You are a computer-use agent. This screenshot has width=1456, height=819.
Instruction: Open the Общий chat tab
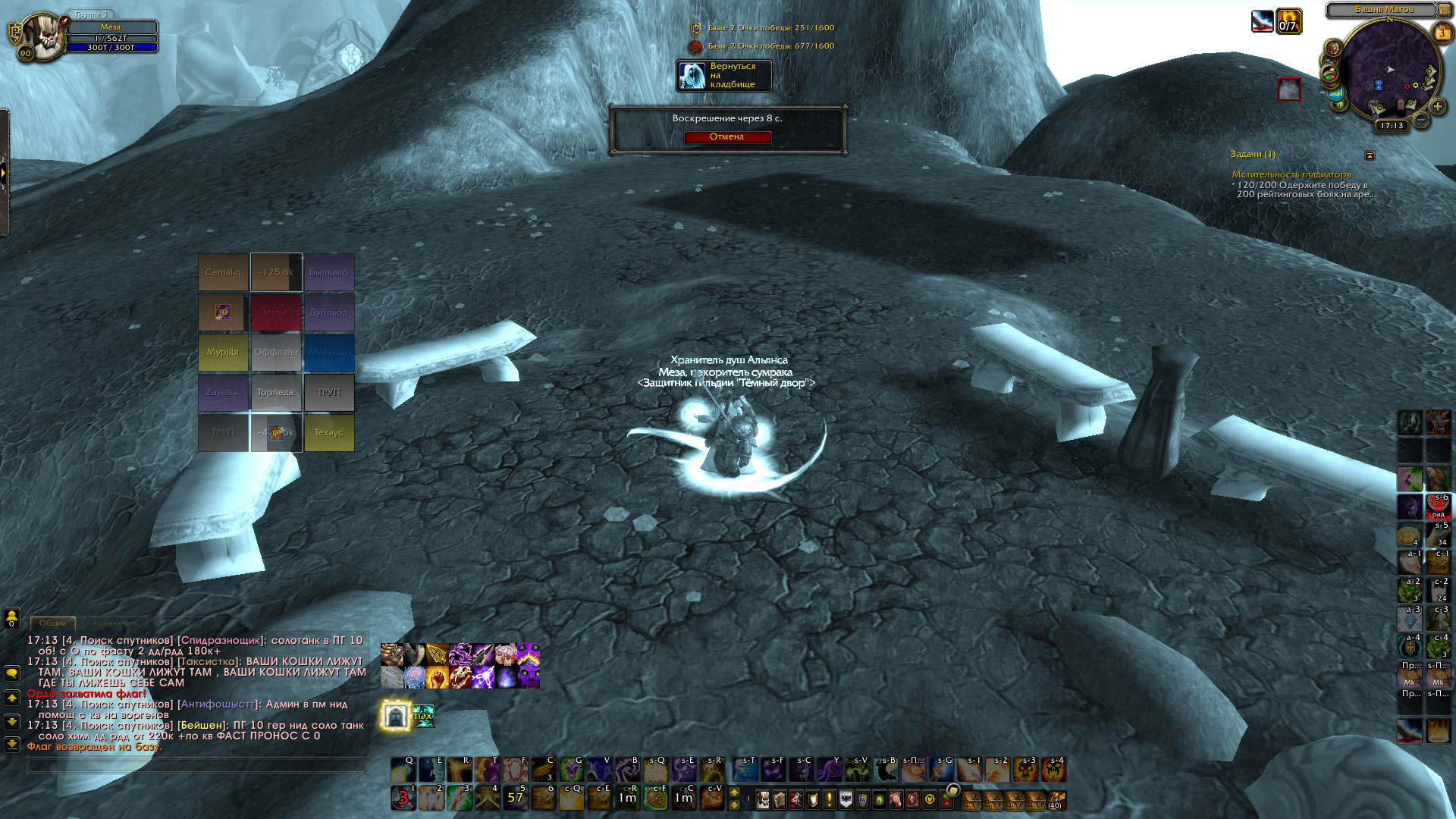coord(53,623)
